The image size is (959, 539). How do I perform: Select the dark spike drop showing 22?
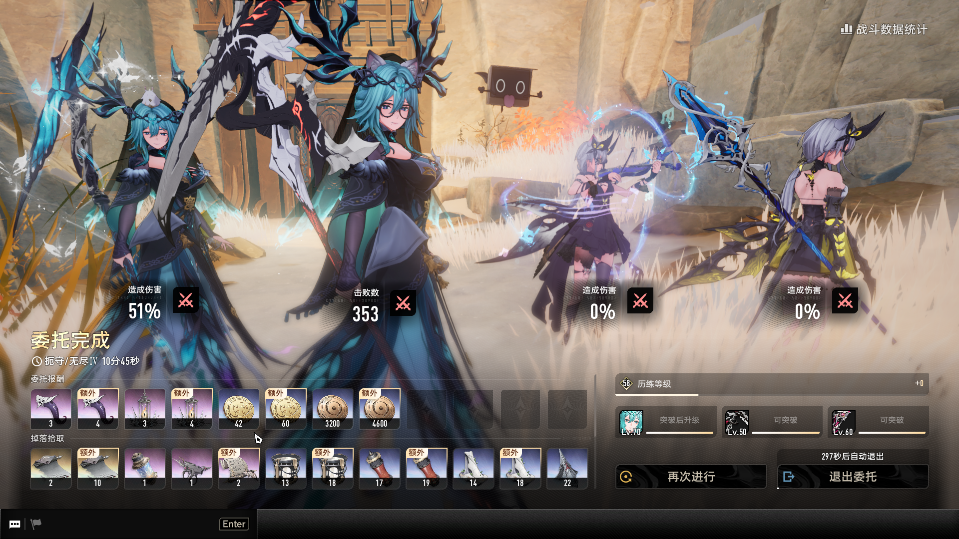pos(567,468)
